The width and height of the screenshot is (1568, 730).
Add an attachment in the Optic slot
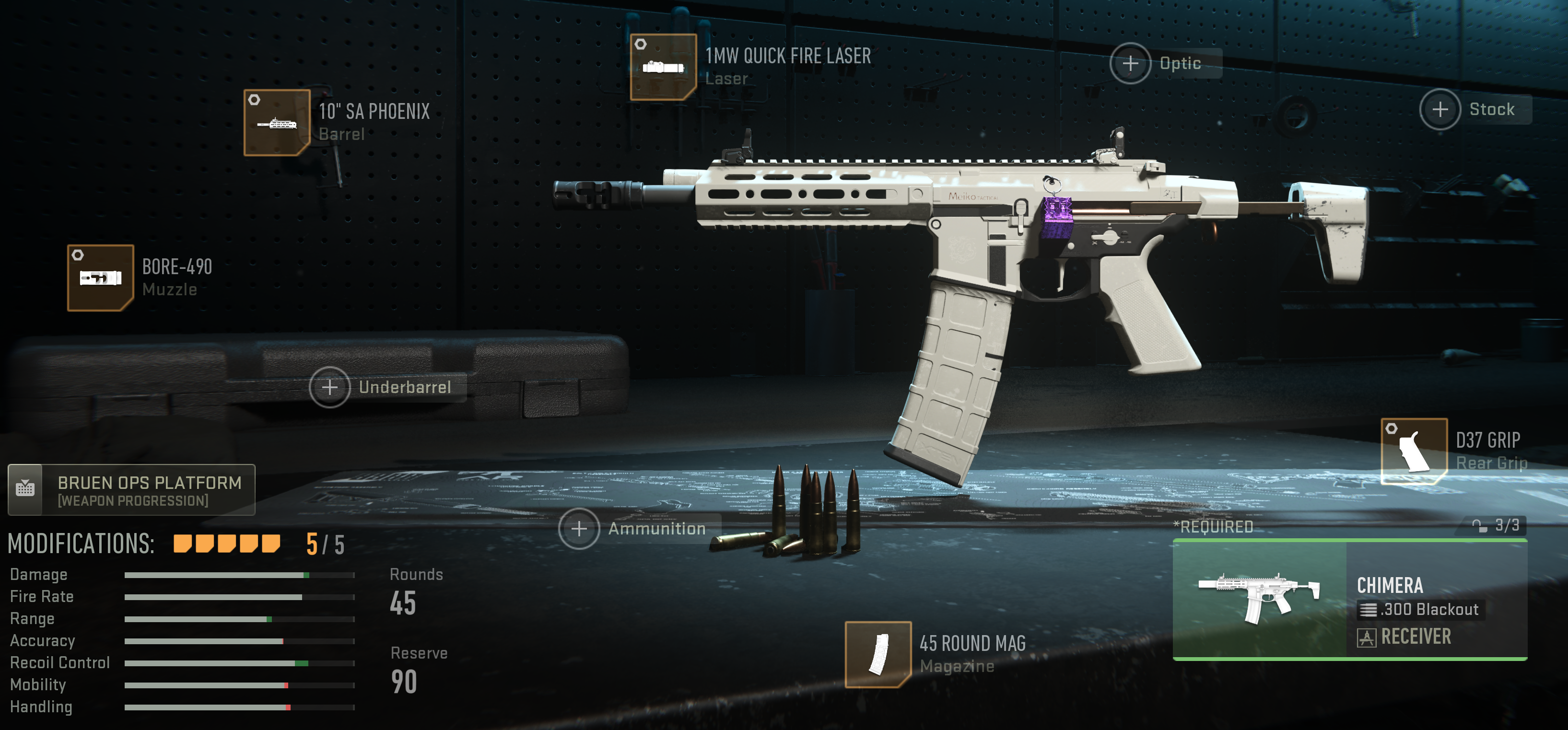pos(1131,63)
